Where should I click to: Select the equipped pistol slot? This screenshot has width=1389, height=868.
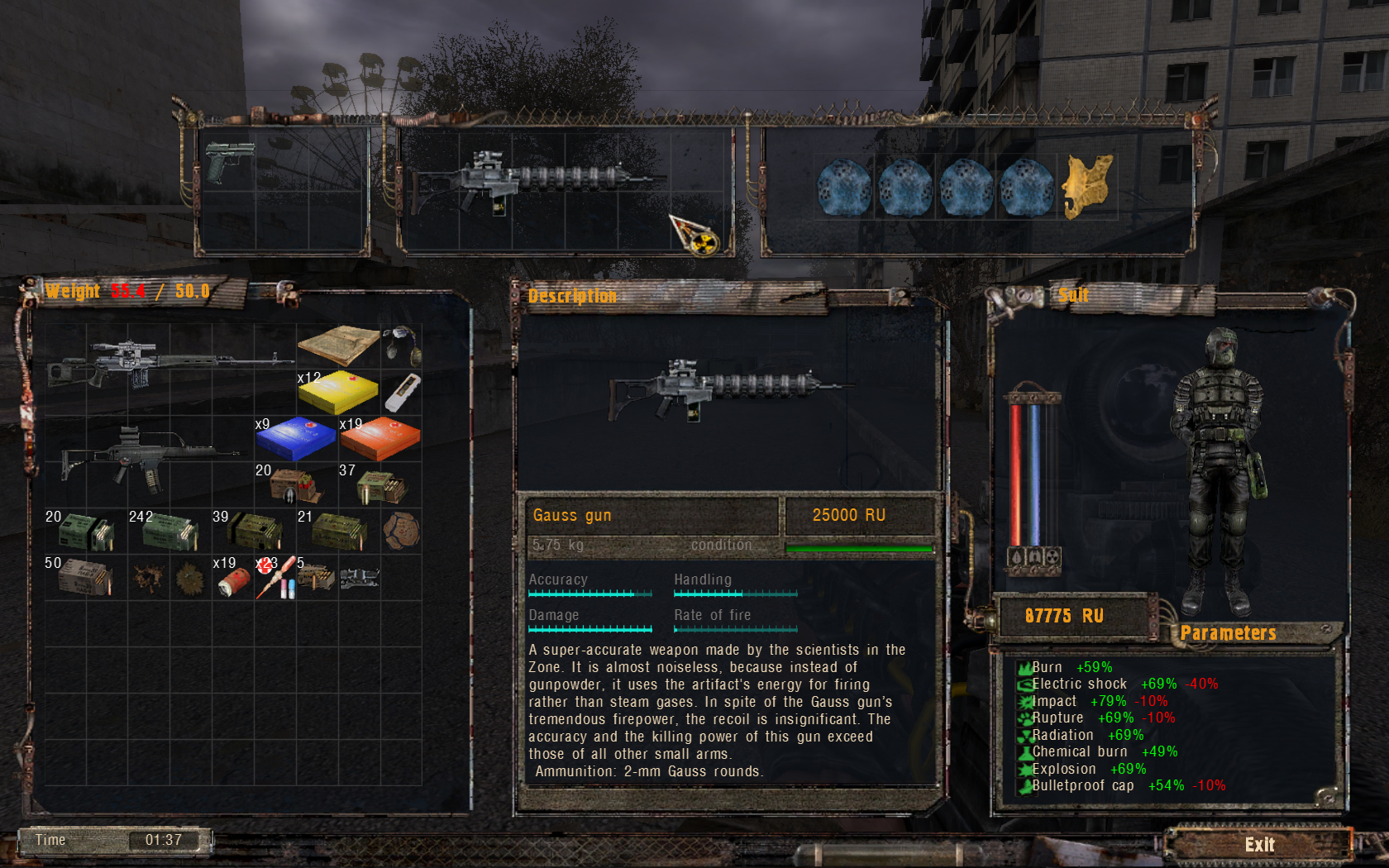tap(229, 162)
